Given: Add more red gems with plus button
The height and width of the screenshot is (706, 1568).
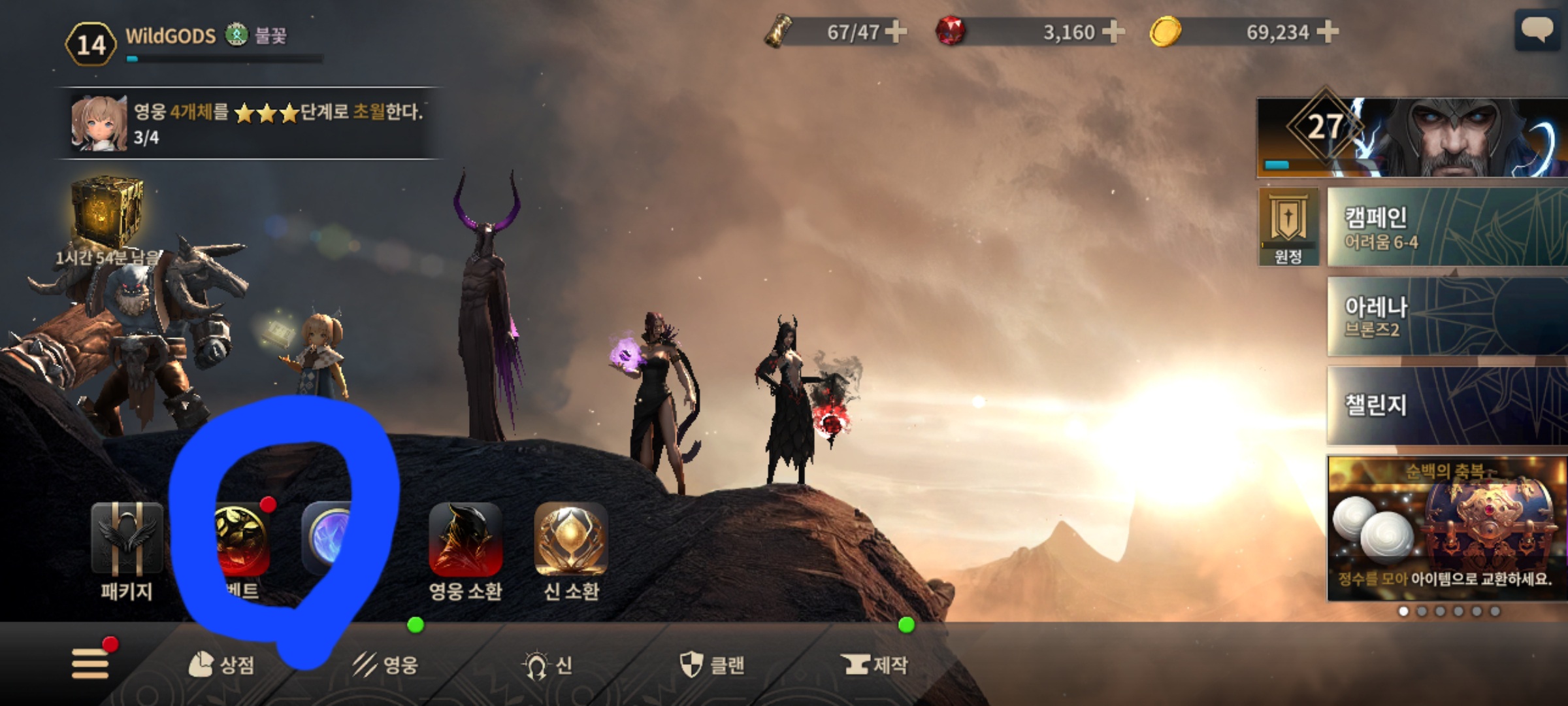Looking at the screenshot, I should (x=1113, y=31).
